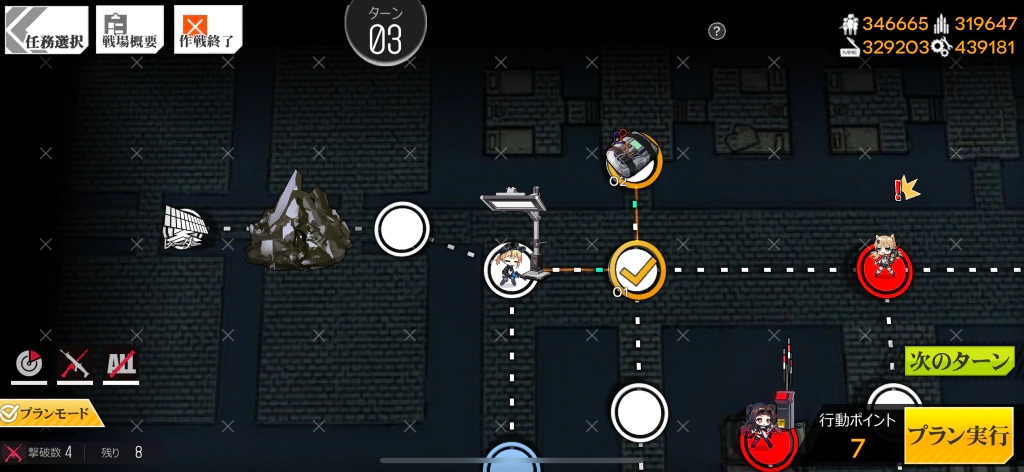Select the red enemy node with dark-haired unit
The height and width of the screenshot is (472, 1024).
point(767,437)
